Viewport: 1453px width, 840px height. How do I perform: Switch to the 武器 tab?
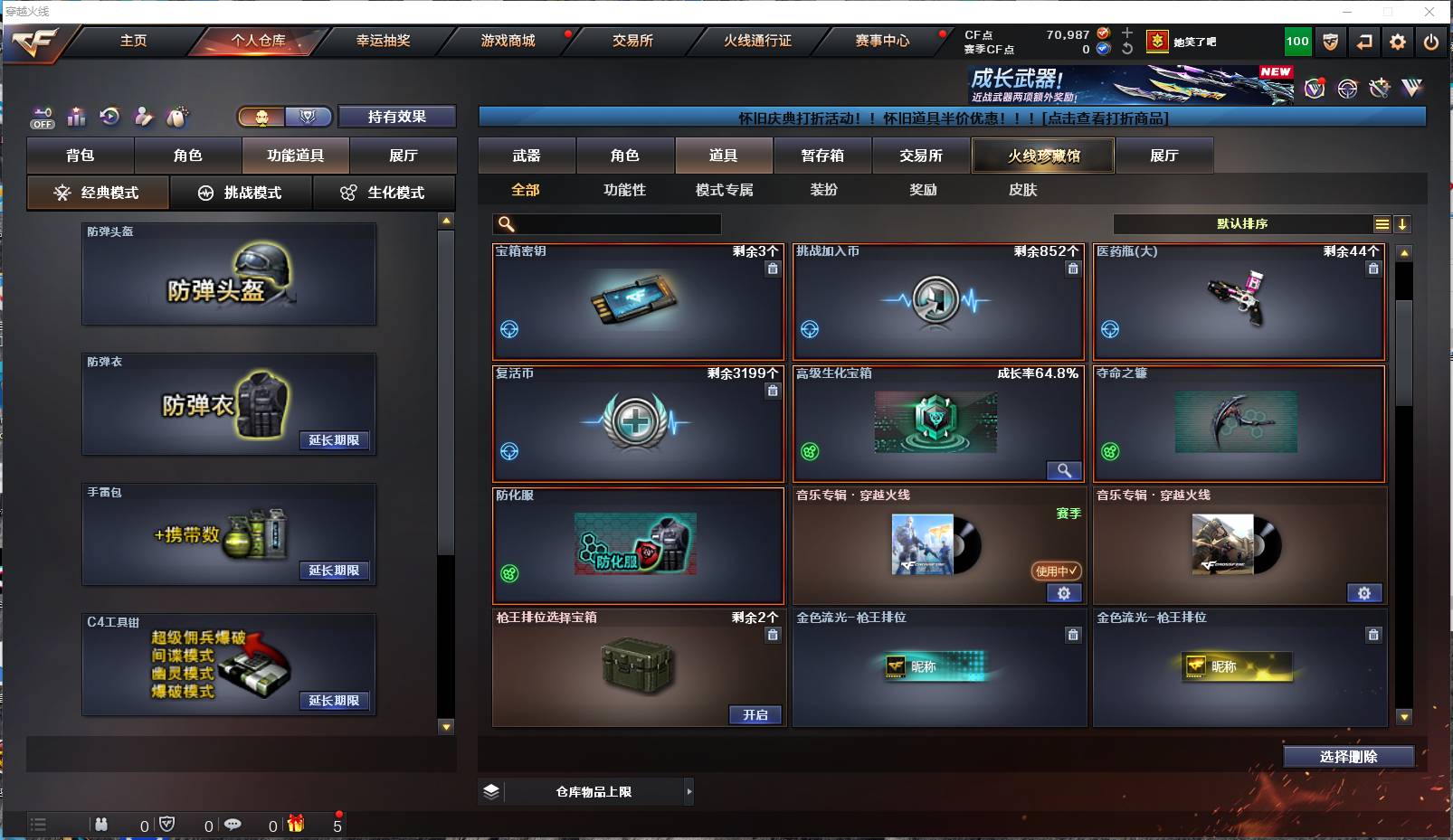[x=527, y=155]
